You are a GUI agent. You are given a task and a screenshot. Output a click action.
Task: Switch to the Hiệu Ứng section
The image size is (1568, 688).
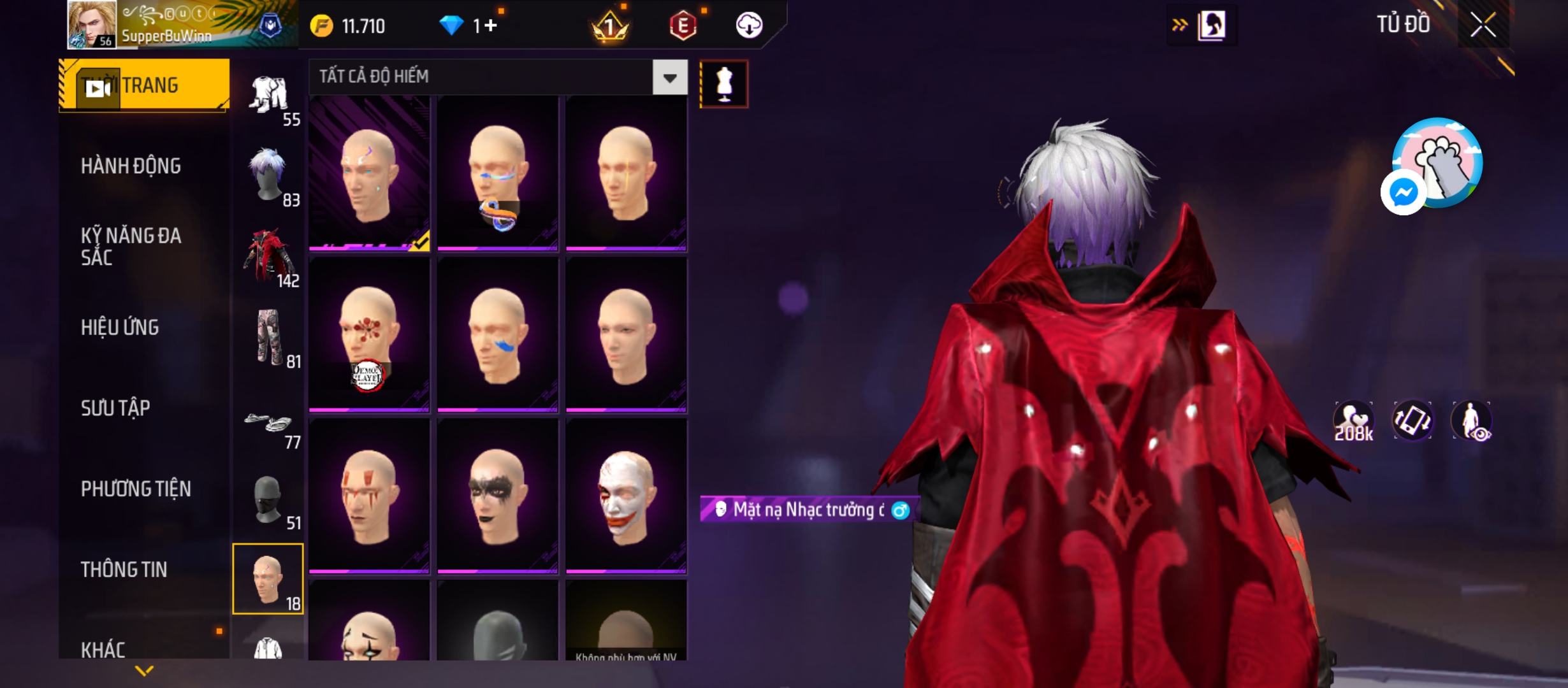point(120,327)
